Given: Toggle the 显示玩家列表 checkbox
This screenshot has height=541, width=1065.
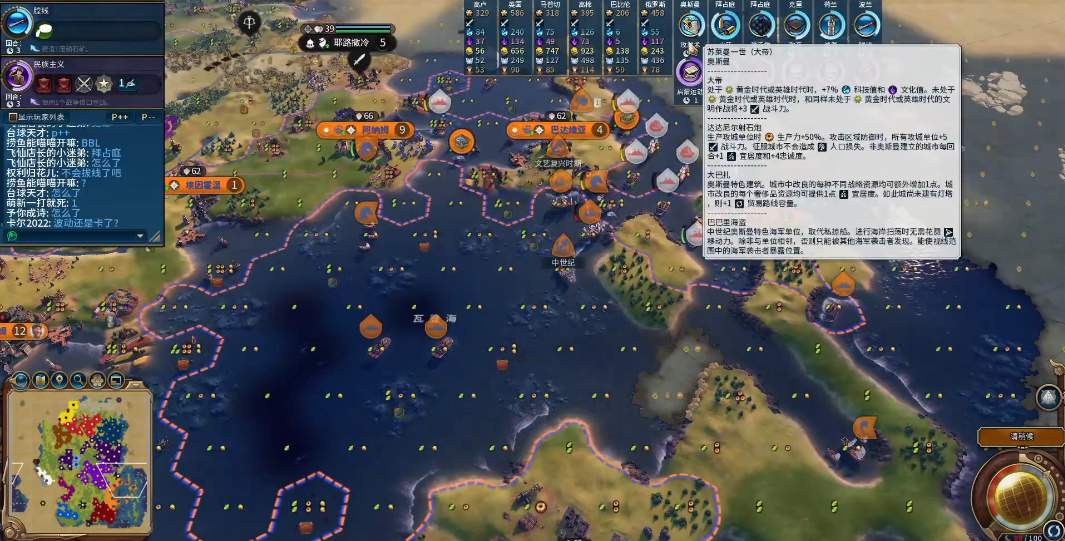Looking at the screenshot, I should 12,117.
